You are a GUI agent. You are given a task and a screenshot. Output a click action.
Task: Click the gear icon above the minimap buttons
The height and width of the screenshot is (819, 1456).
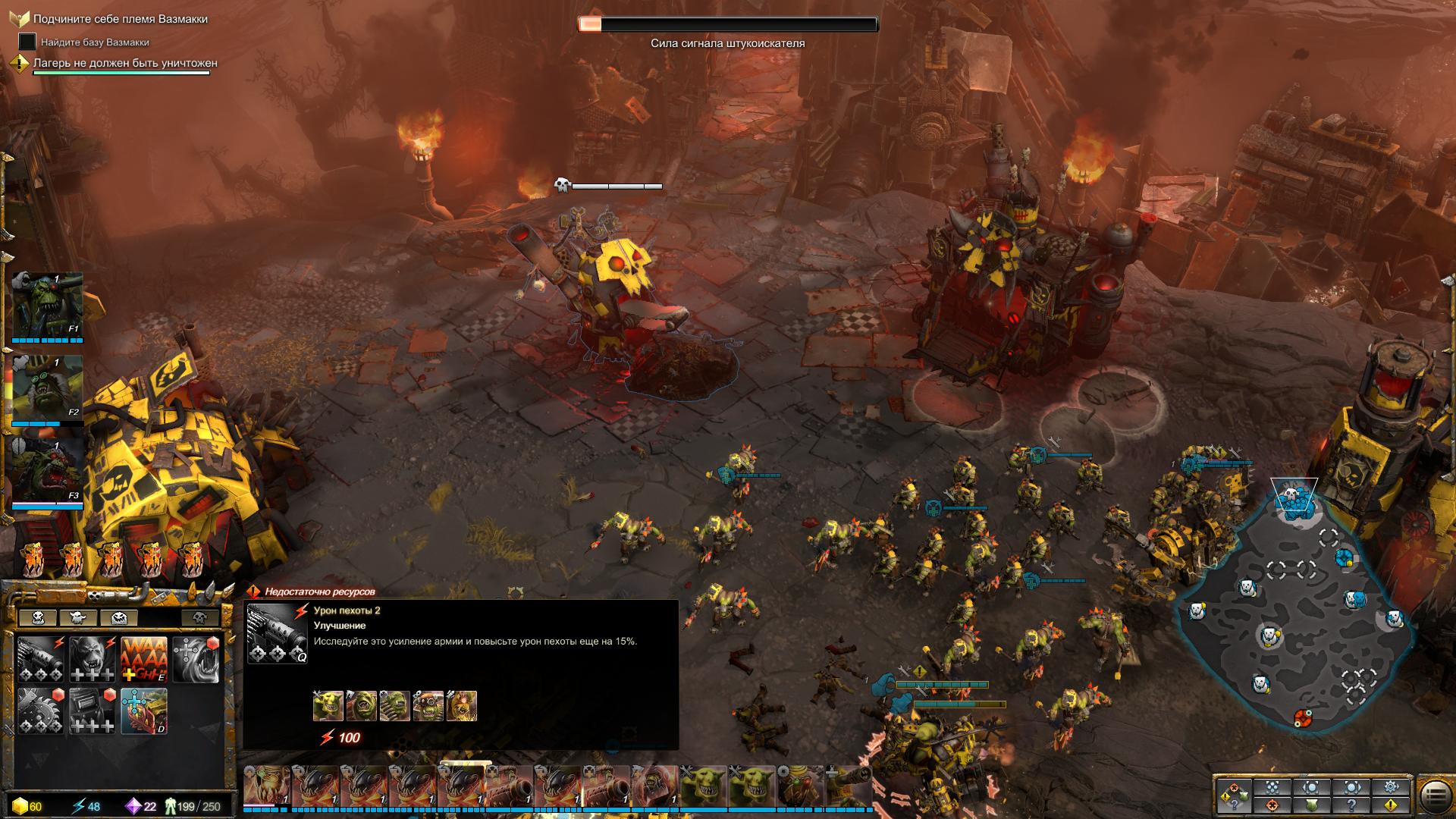coord(1391,787)
